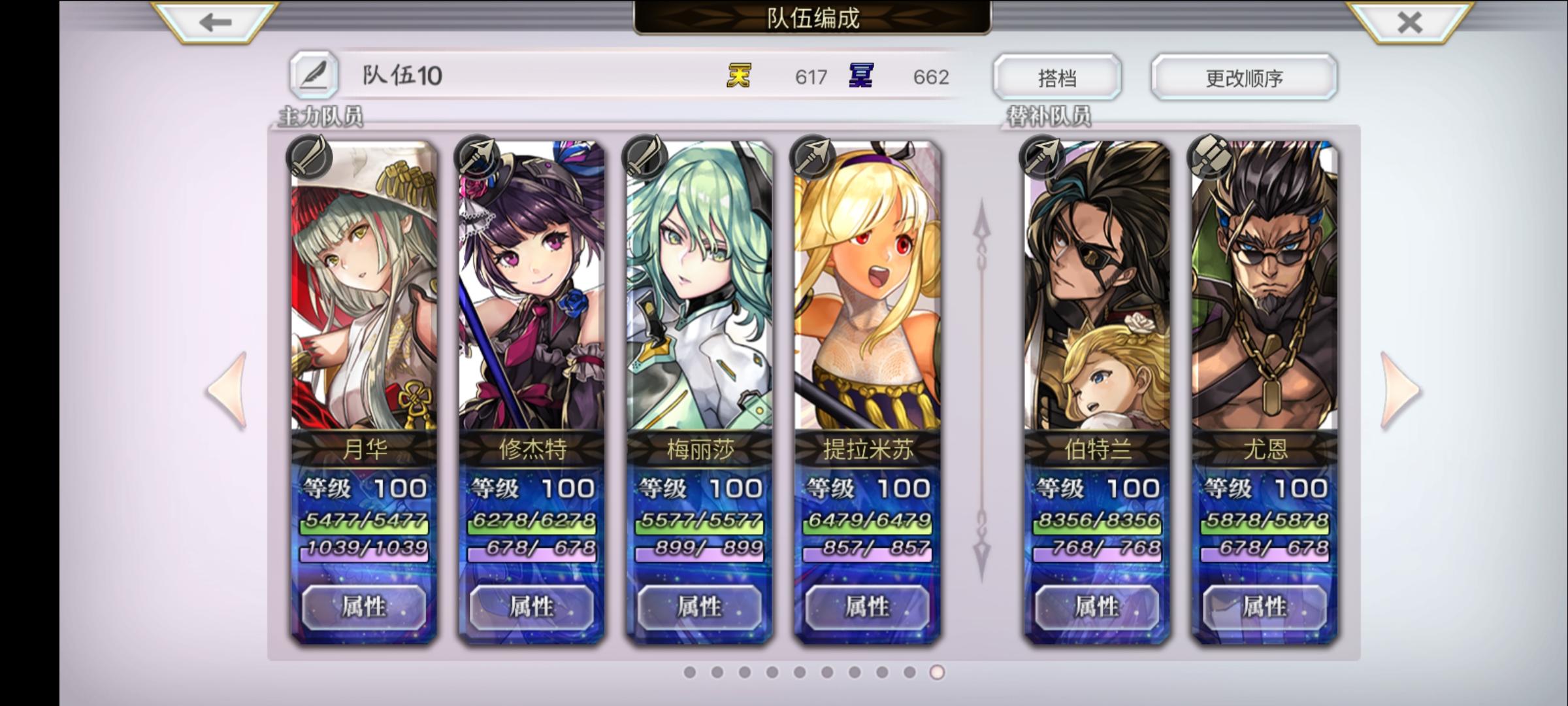Open the 更改顺序 reorder option
1568x706 pixels.
(x=1243, y=76)
